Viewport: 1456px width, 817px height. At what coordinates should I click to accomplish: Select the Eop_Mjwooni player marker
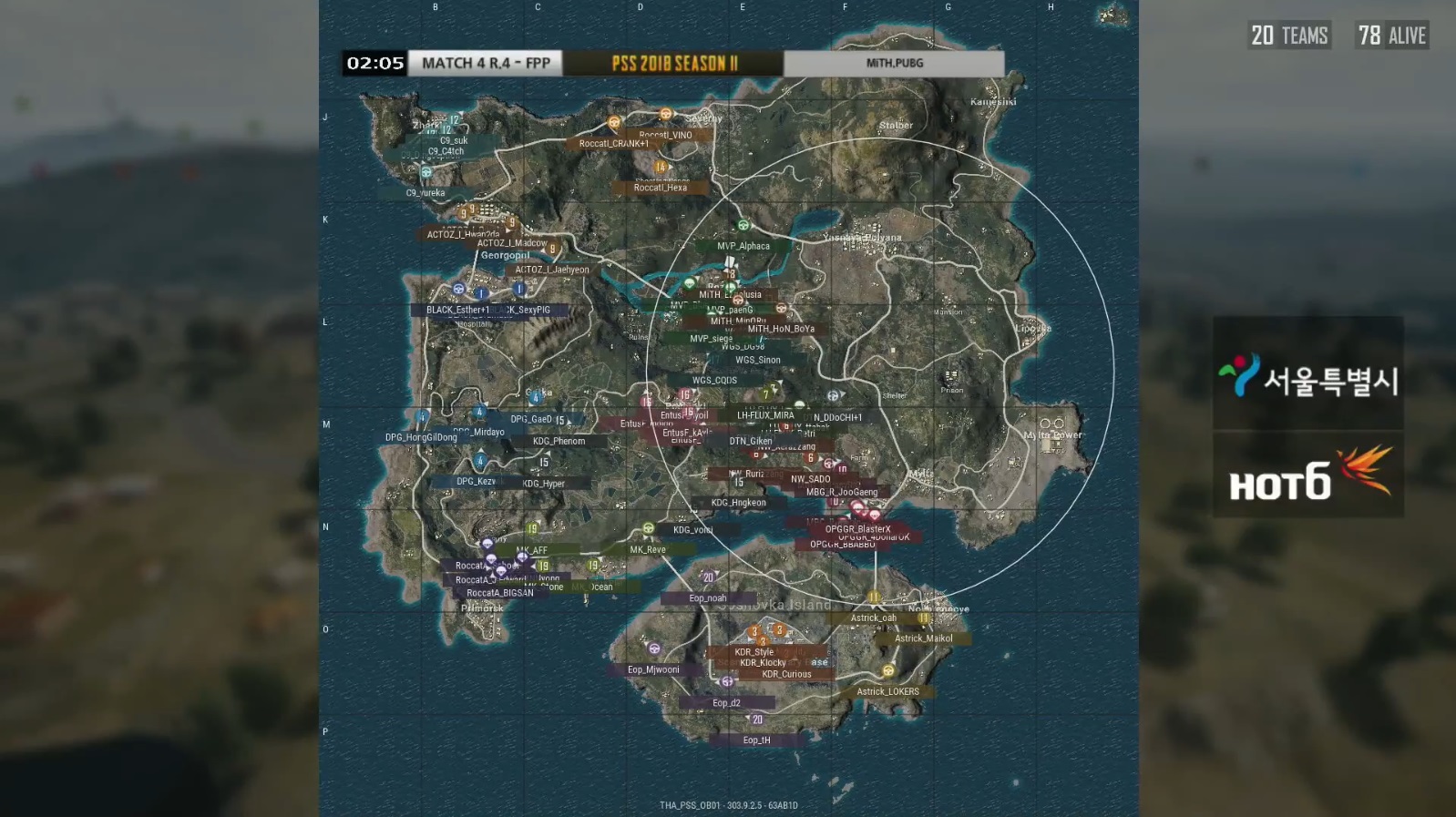[653, 669]
